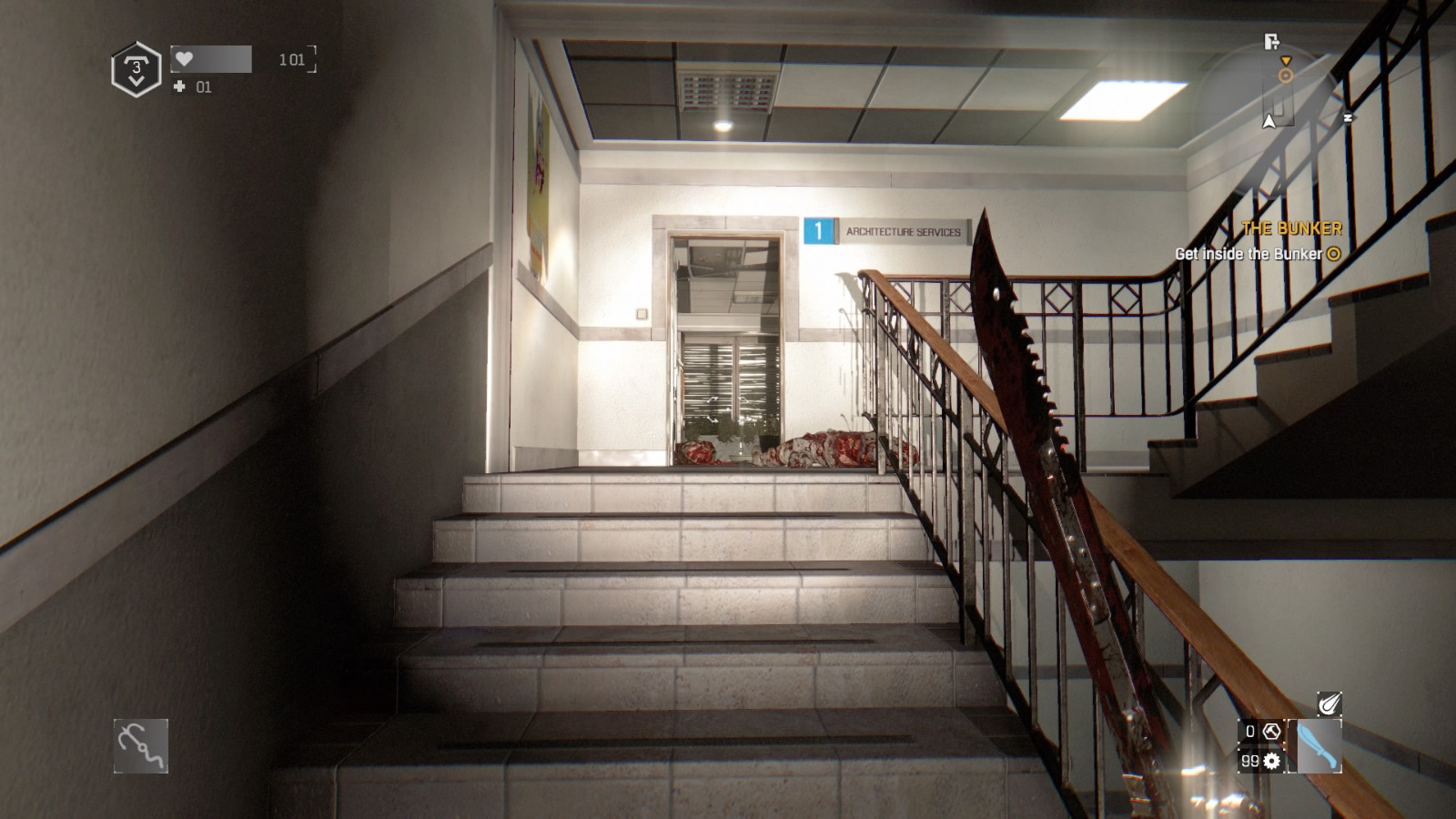1456x819 pixels.
Task: Click the yellow objective waypoint marker on minimap
Action: [1286, 76]
